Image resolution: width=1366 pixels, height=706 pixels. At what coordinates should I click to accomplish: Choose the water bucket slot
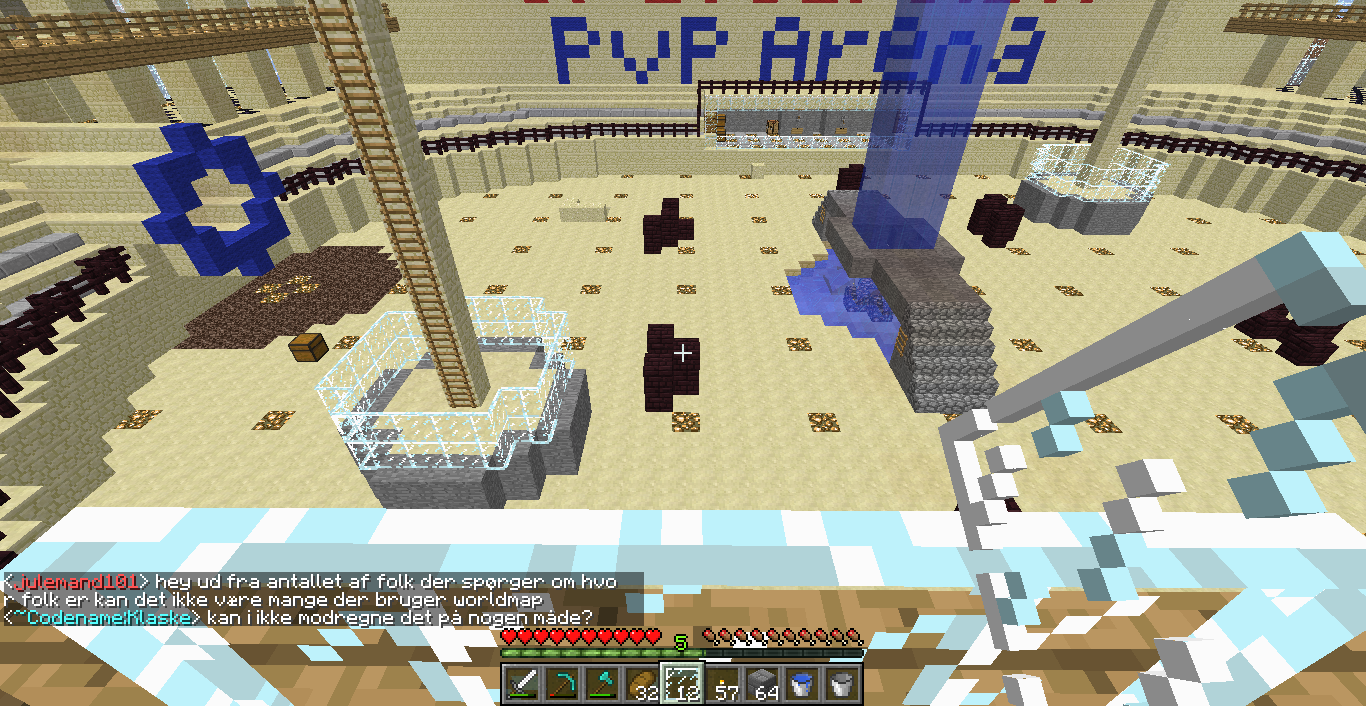[x=802, y=684]
